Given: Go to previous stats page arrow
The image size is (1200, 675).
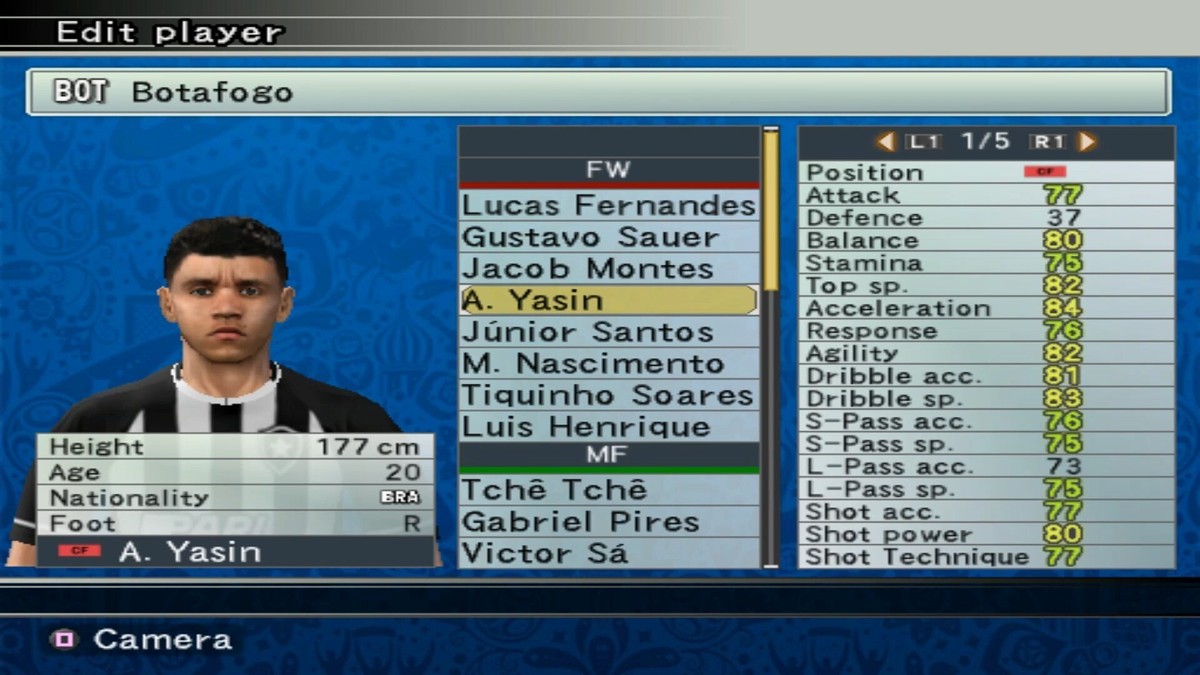Looking at the screenshot, I should coord(885,142).
